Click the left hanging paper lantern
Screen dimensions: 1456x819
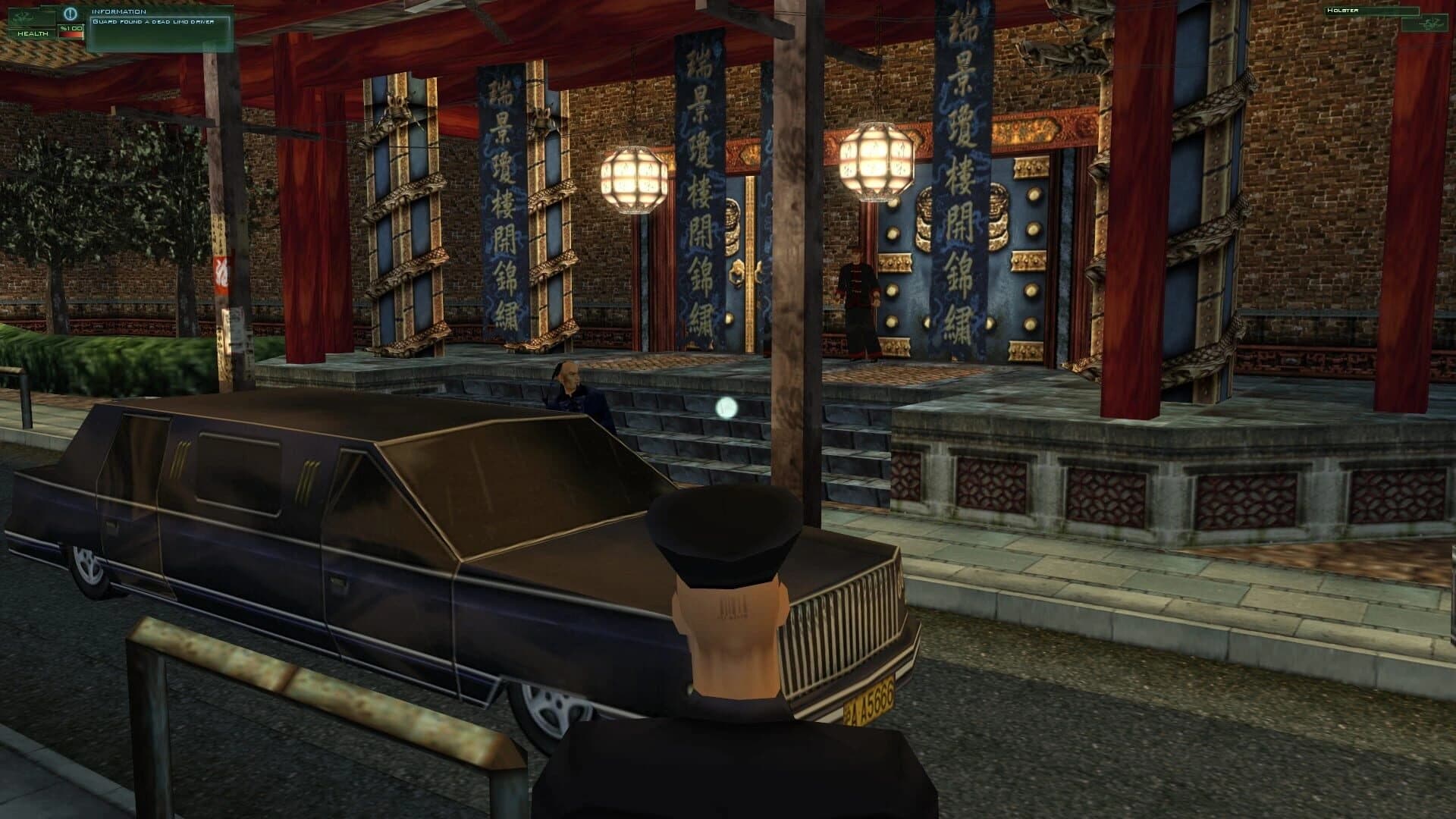[635, 178]
